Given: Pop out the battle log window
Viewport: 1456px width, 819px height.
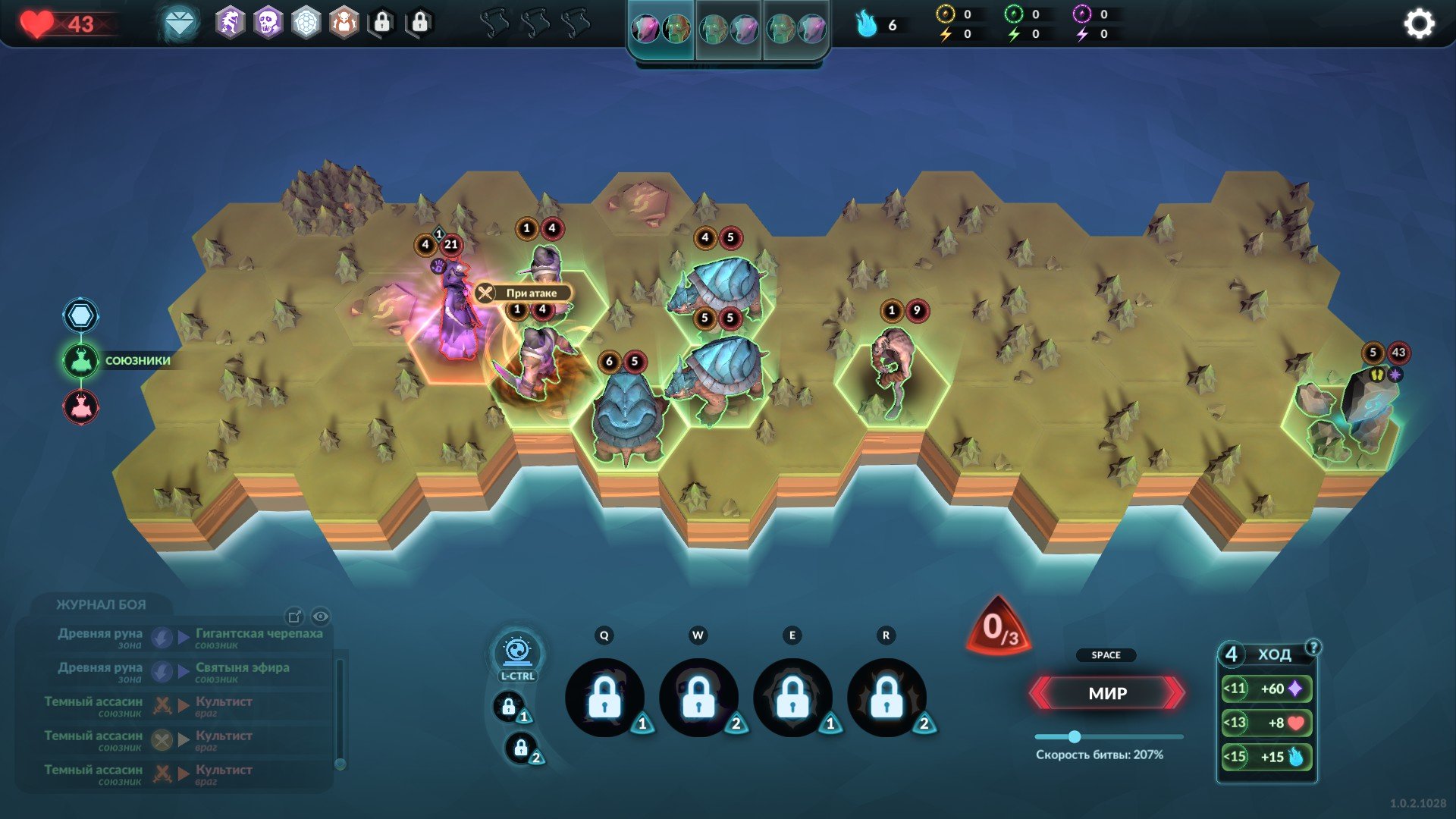Looking at the screenshot, I should coord(294,617).
